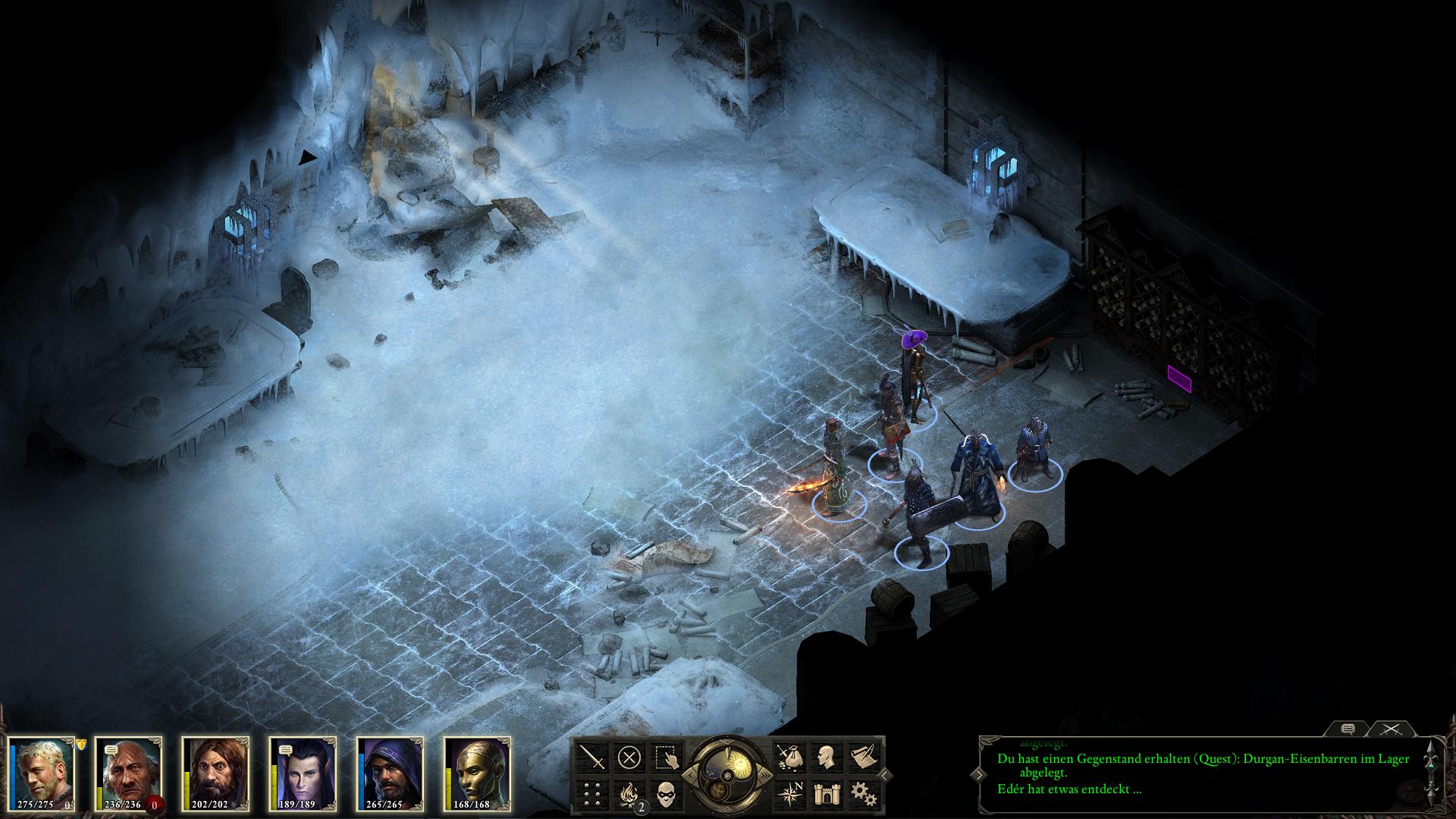Open the stronghold castle icon
Image resolution: width=1456 pixels, height=819 pixels.
pyautogui.click(x=826, y=794)
